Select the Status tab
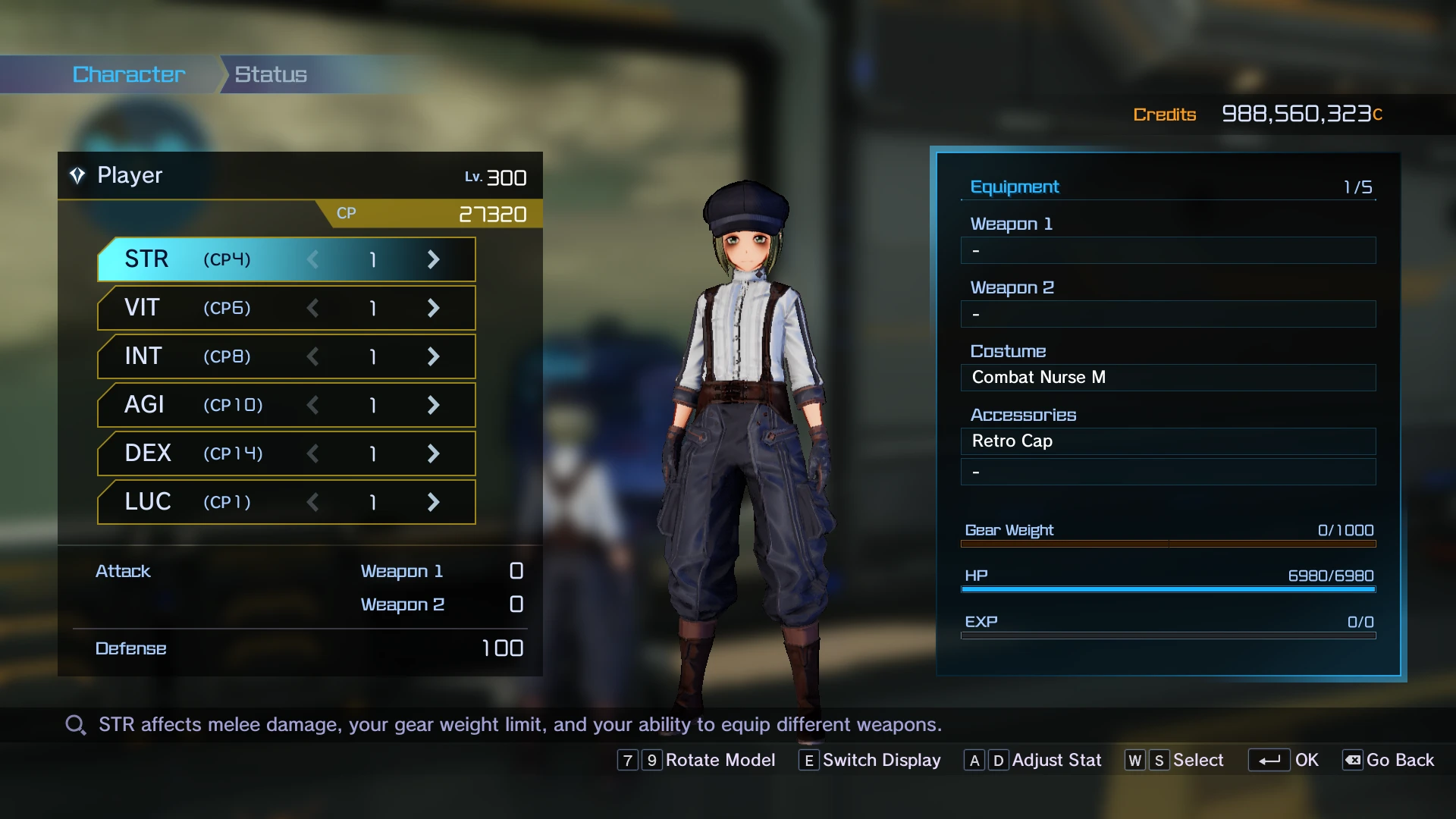 click(x=269, y=74)
